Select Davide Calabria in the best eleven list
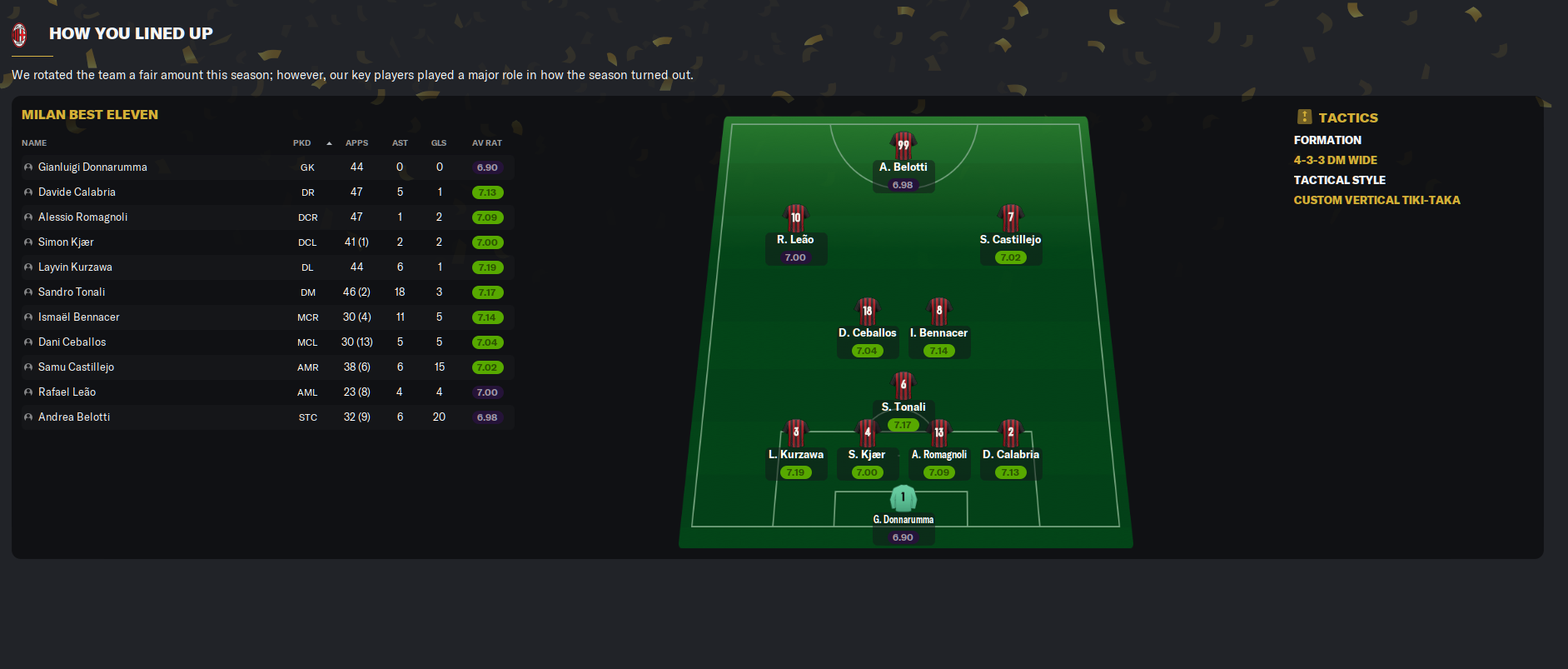 pyautogui.click(x=77, y=192)
